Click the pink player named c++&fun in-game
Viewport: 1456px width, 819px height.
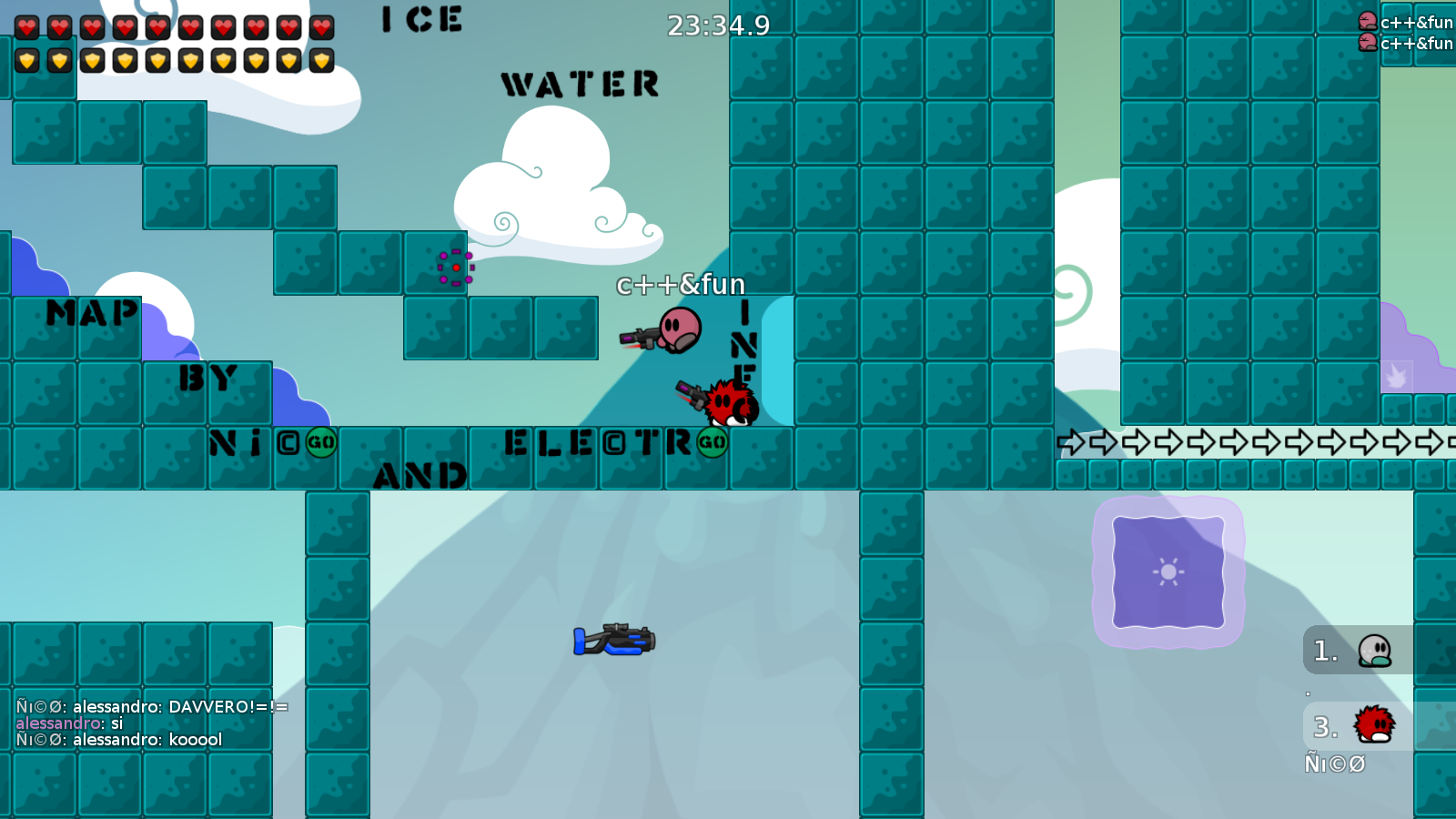pyautogui.click(x=678, y=330)
